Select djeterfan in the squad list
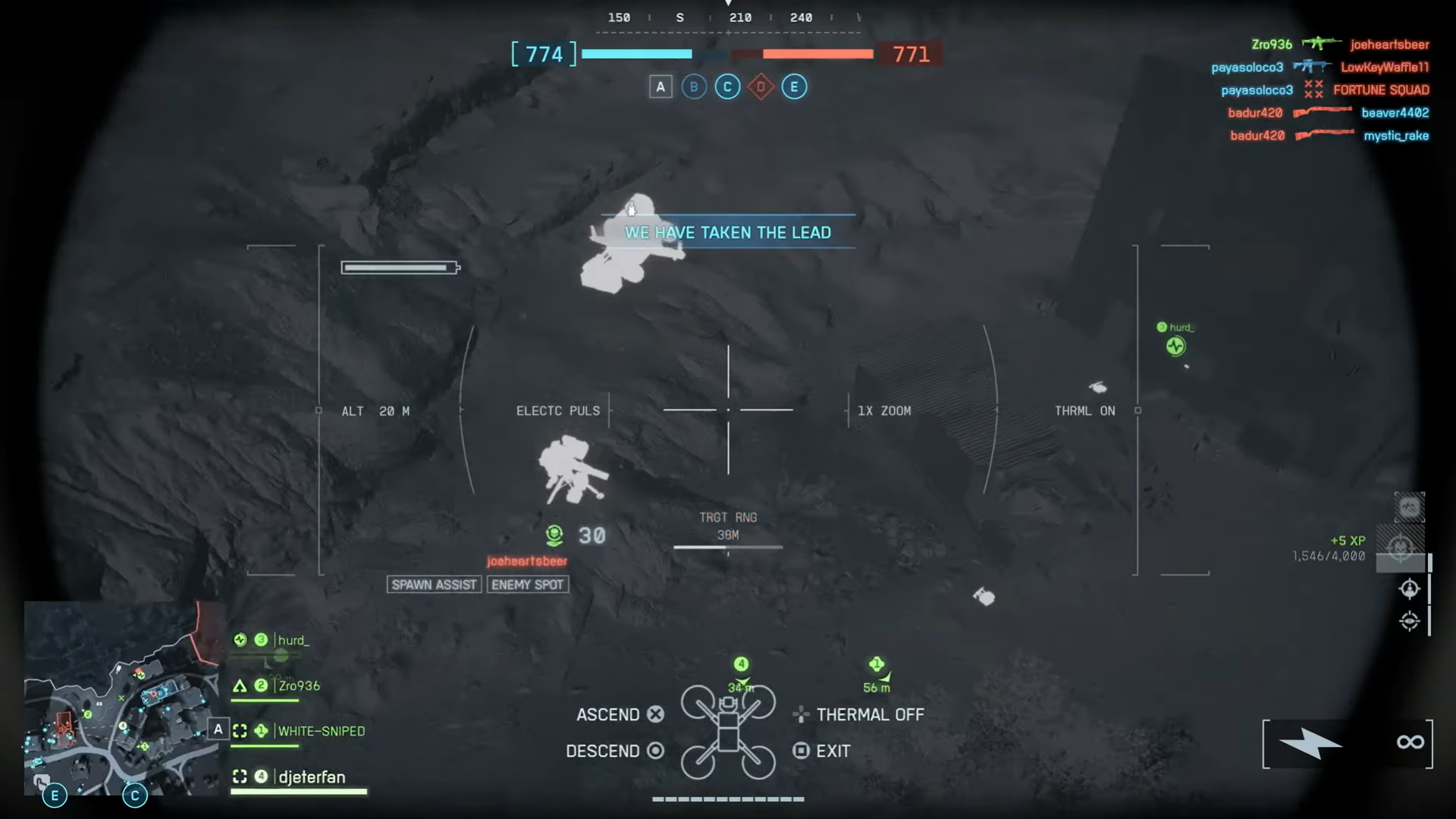Screen dimensions: 1456x819 (x=311, y=777)
